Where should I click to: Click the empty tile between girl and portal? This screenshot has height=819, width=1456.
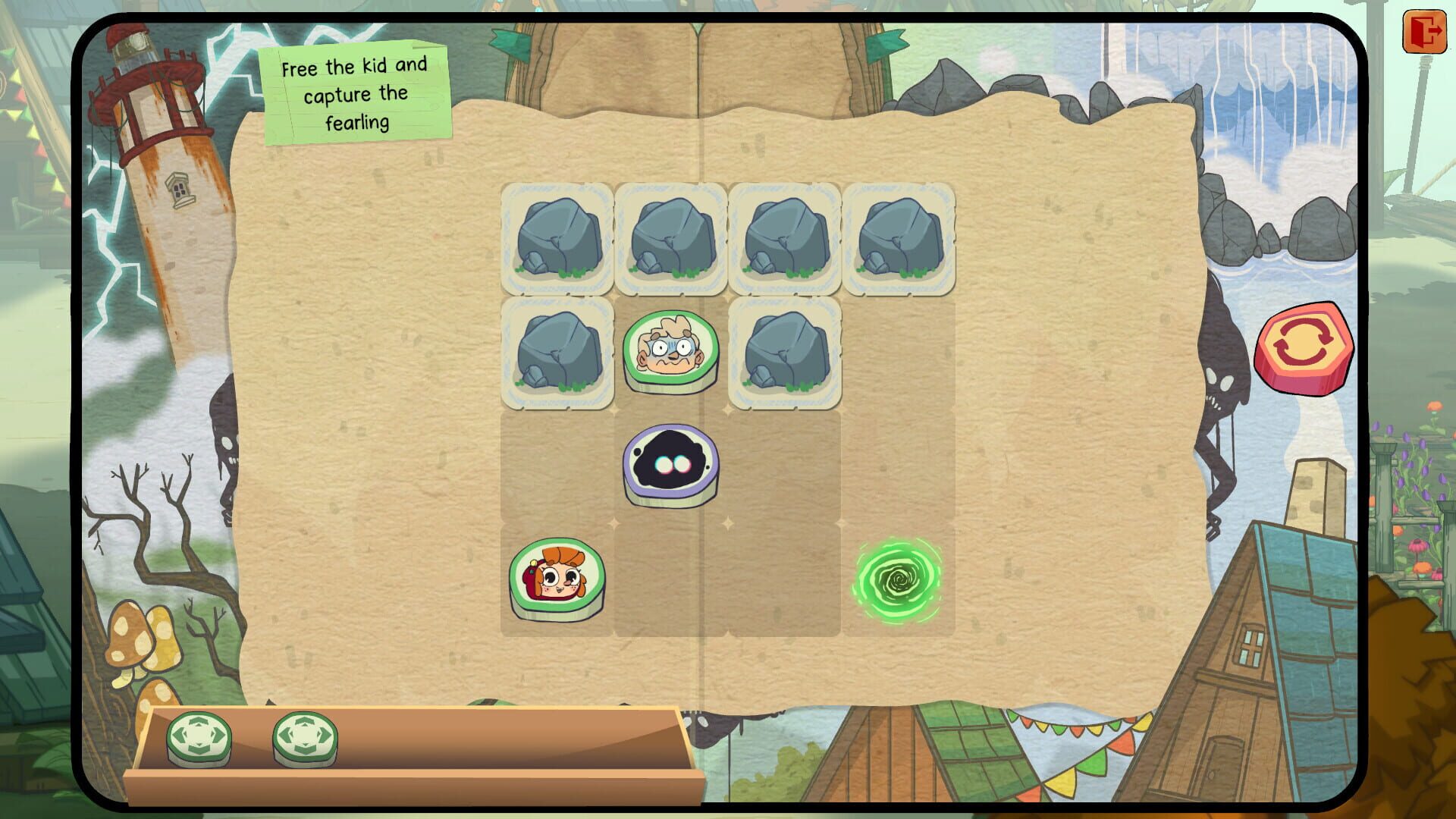click(783, 580)
